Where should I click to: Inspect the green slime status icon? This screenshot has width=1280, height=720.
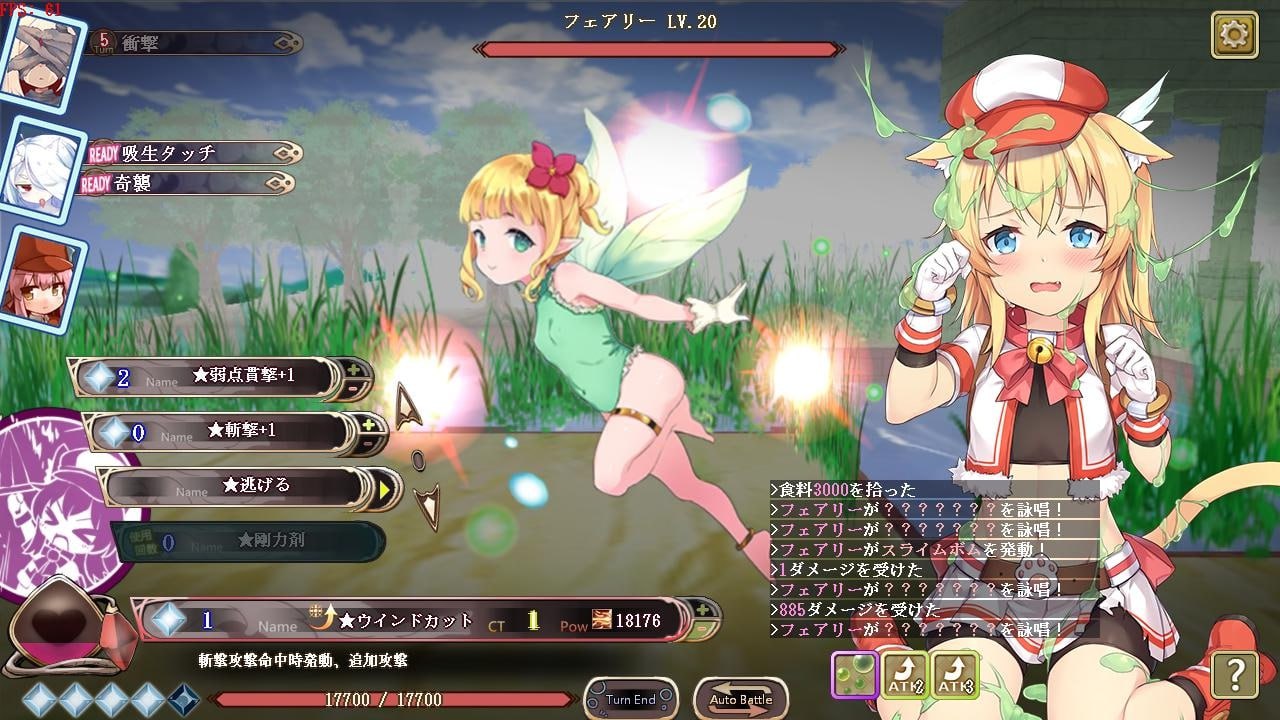point(855,675)
